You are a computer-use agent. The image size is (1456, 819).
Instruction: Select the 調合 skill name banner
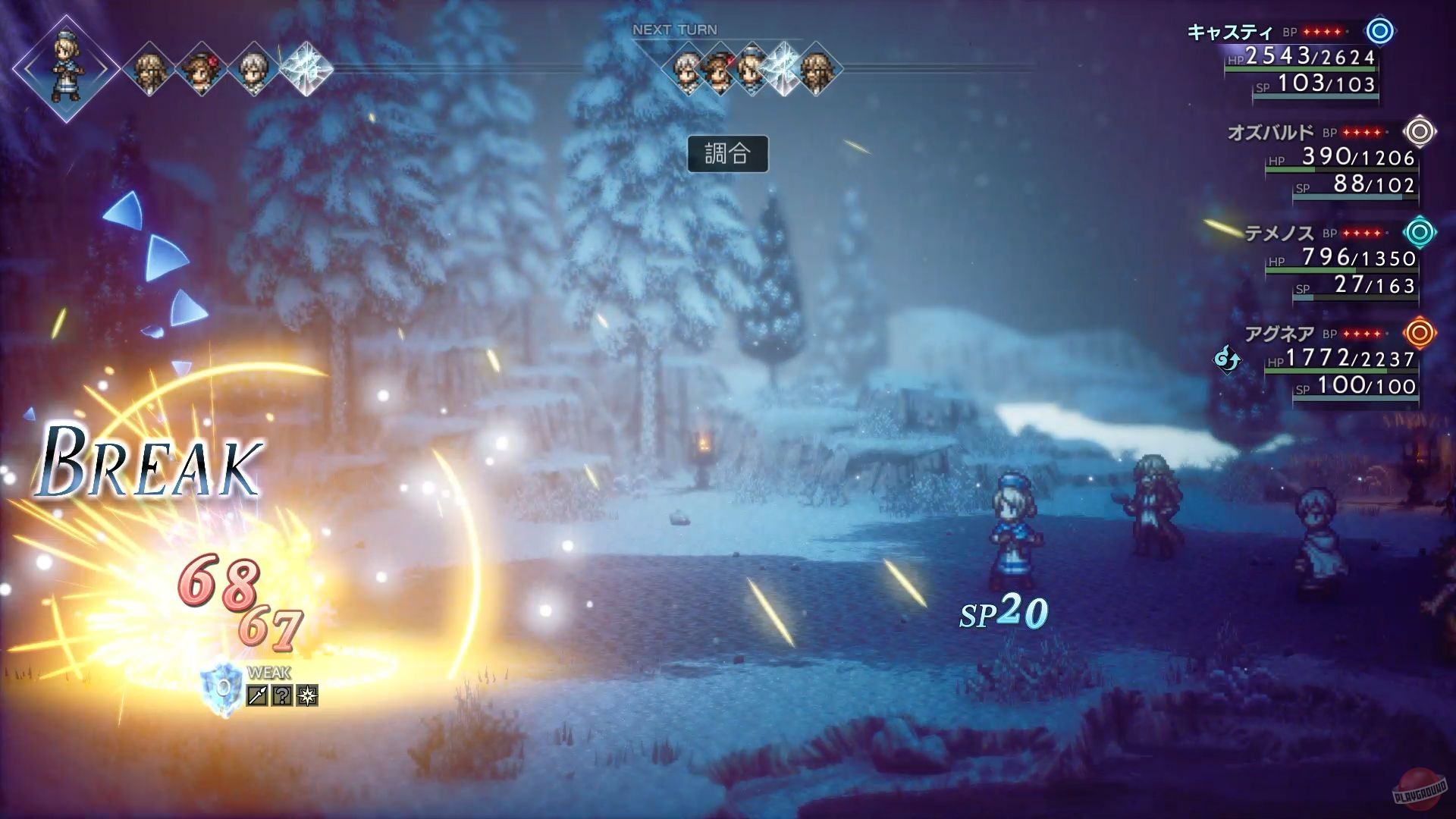point(730,153)
